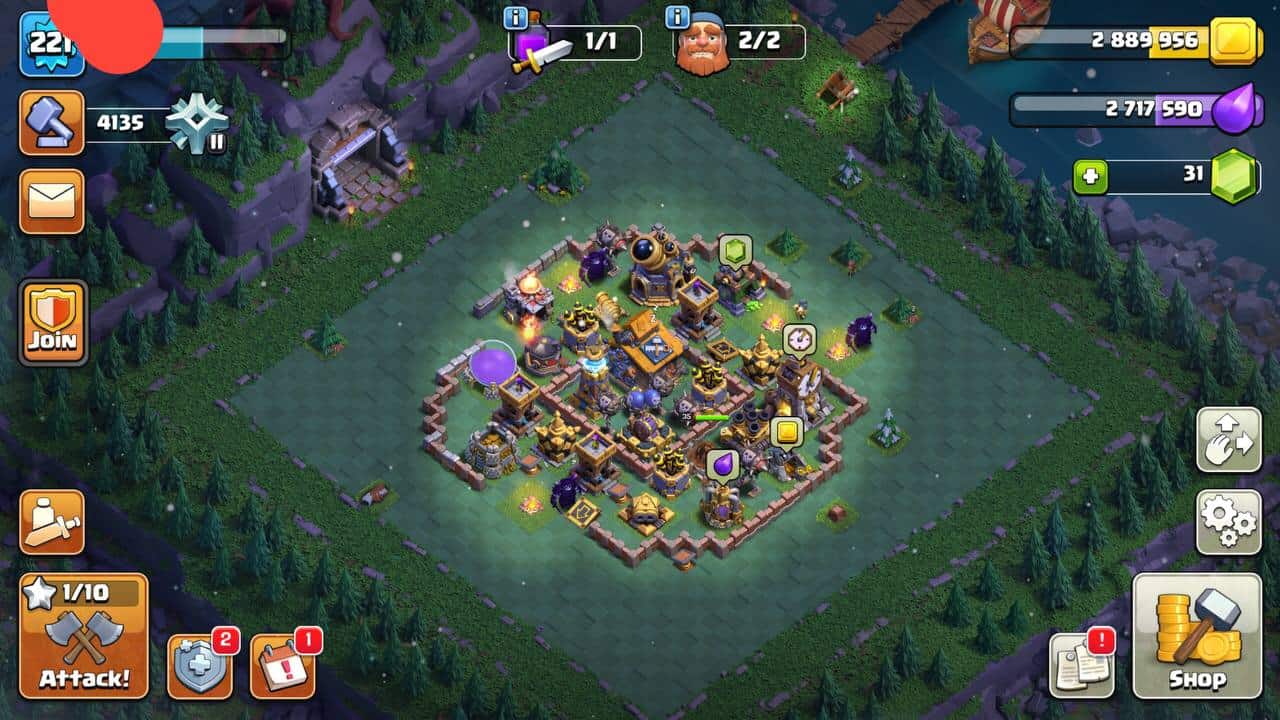The width and height of the screenshot is (1280, 720).
Task: Tap the Clock Tower boost bubble
Action: 799,339
